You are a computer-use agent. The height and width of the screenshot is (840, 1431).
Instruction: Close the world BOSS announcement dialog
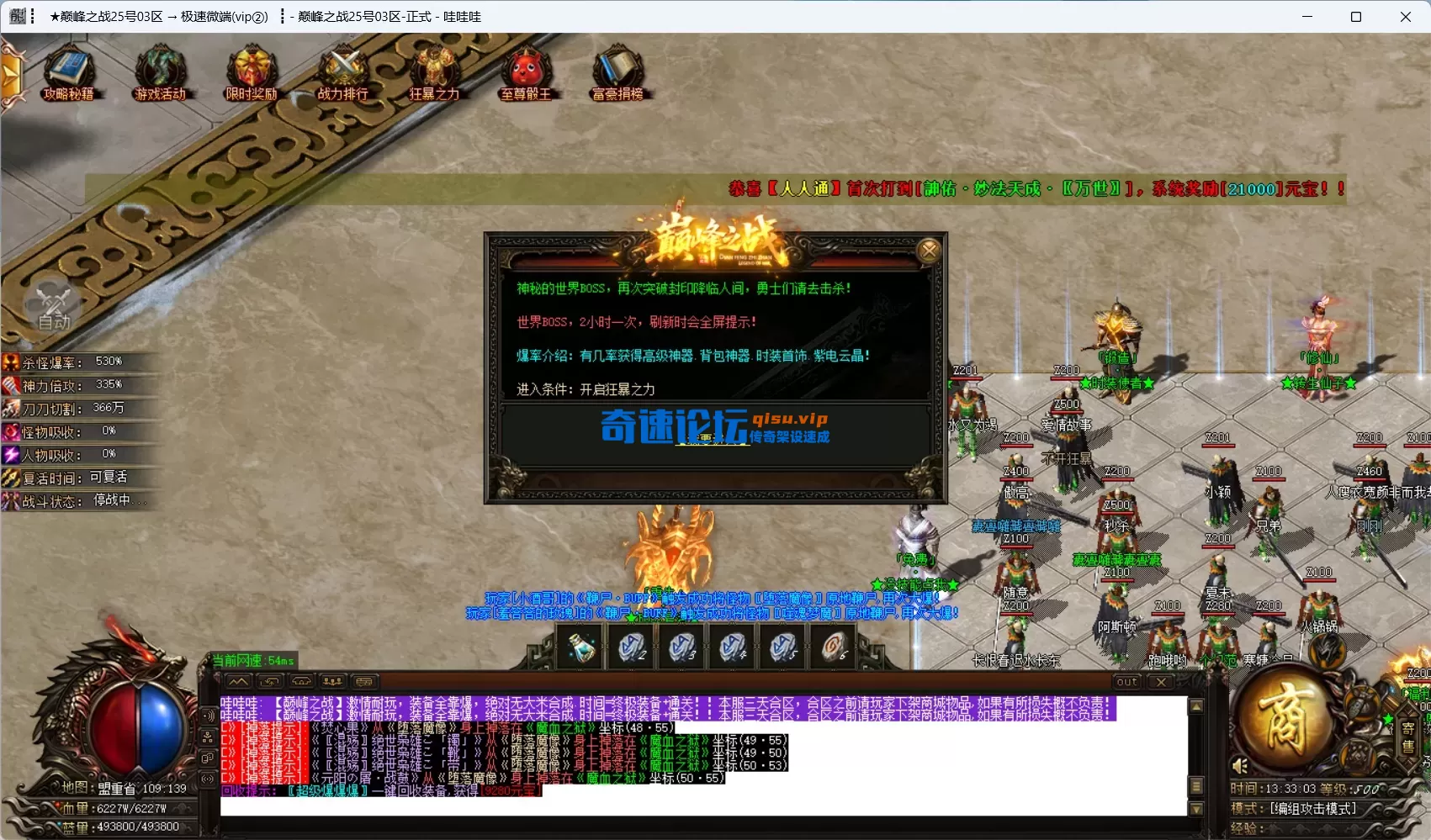coord(929,250)
